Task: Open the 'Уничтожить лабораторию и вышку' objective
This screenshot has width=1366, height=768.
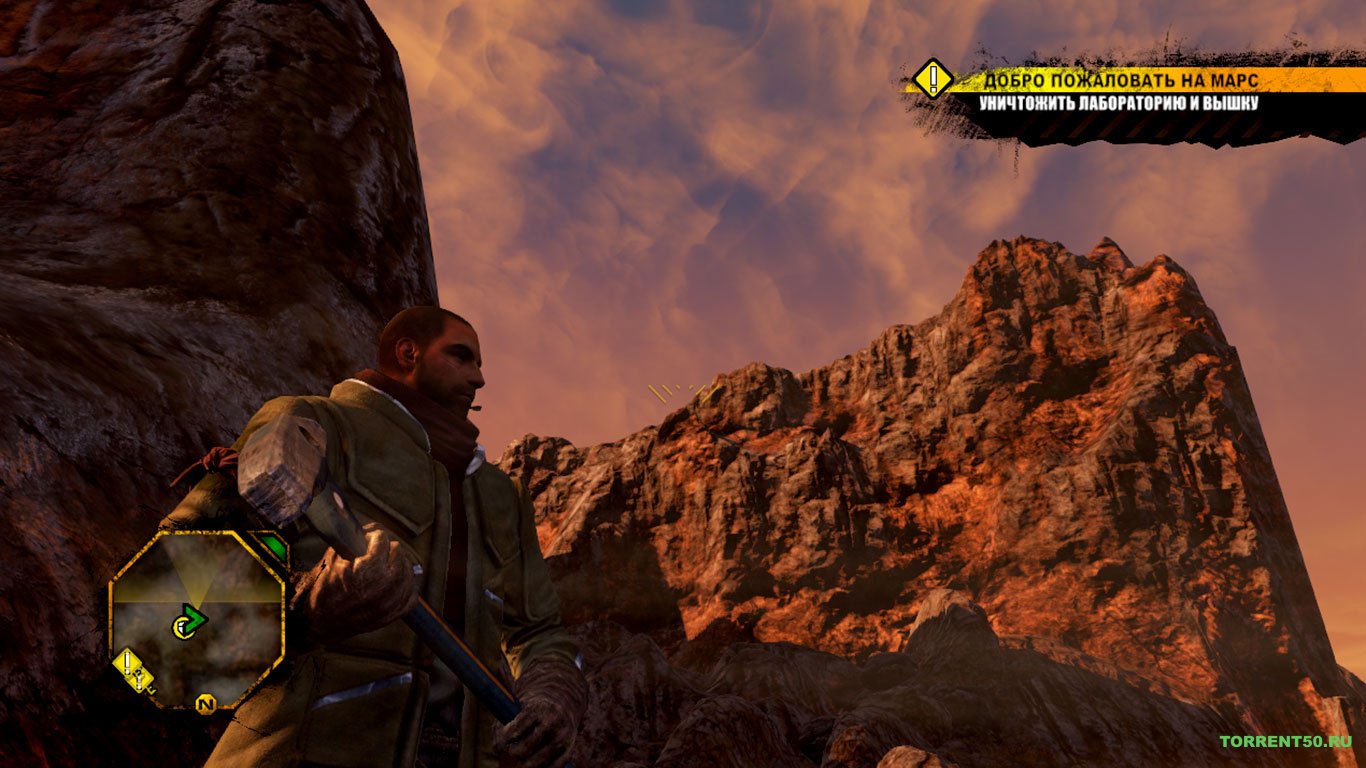Action: tap(1118, 103)
